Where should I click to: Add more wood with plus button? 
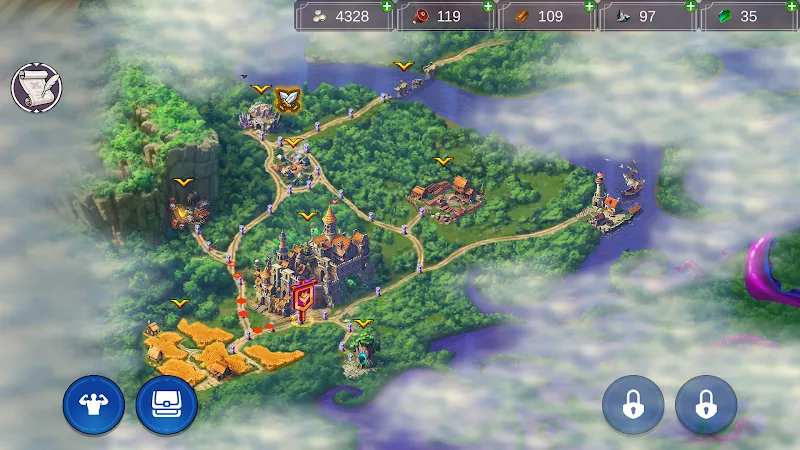590,6
